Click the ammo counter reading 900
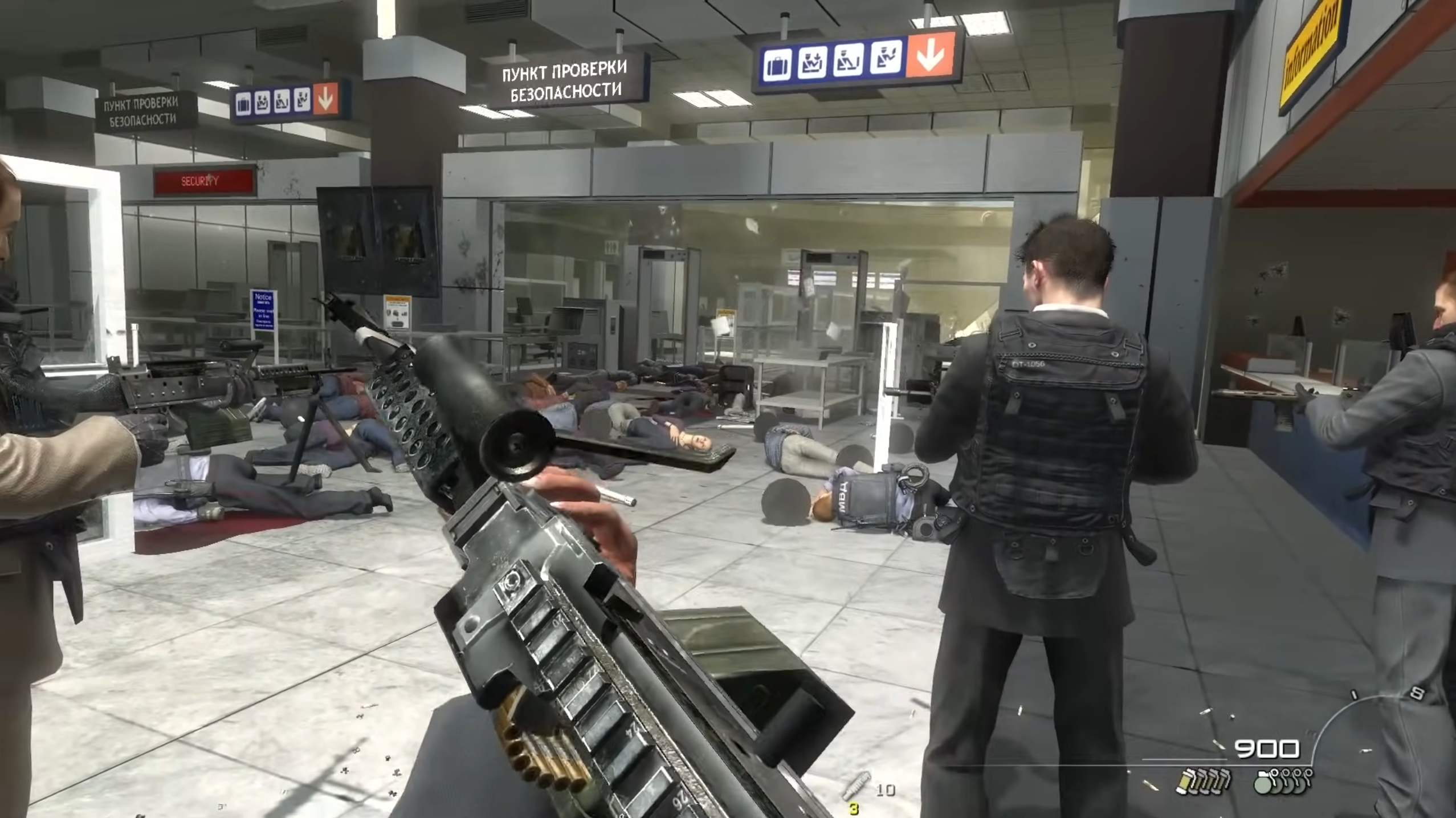This screenshot has height=818, width=1456. (1268, 750)
